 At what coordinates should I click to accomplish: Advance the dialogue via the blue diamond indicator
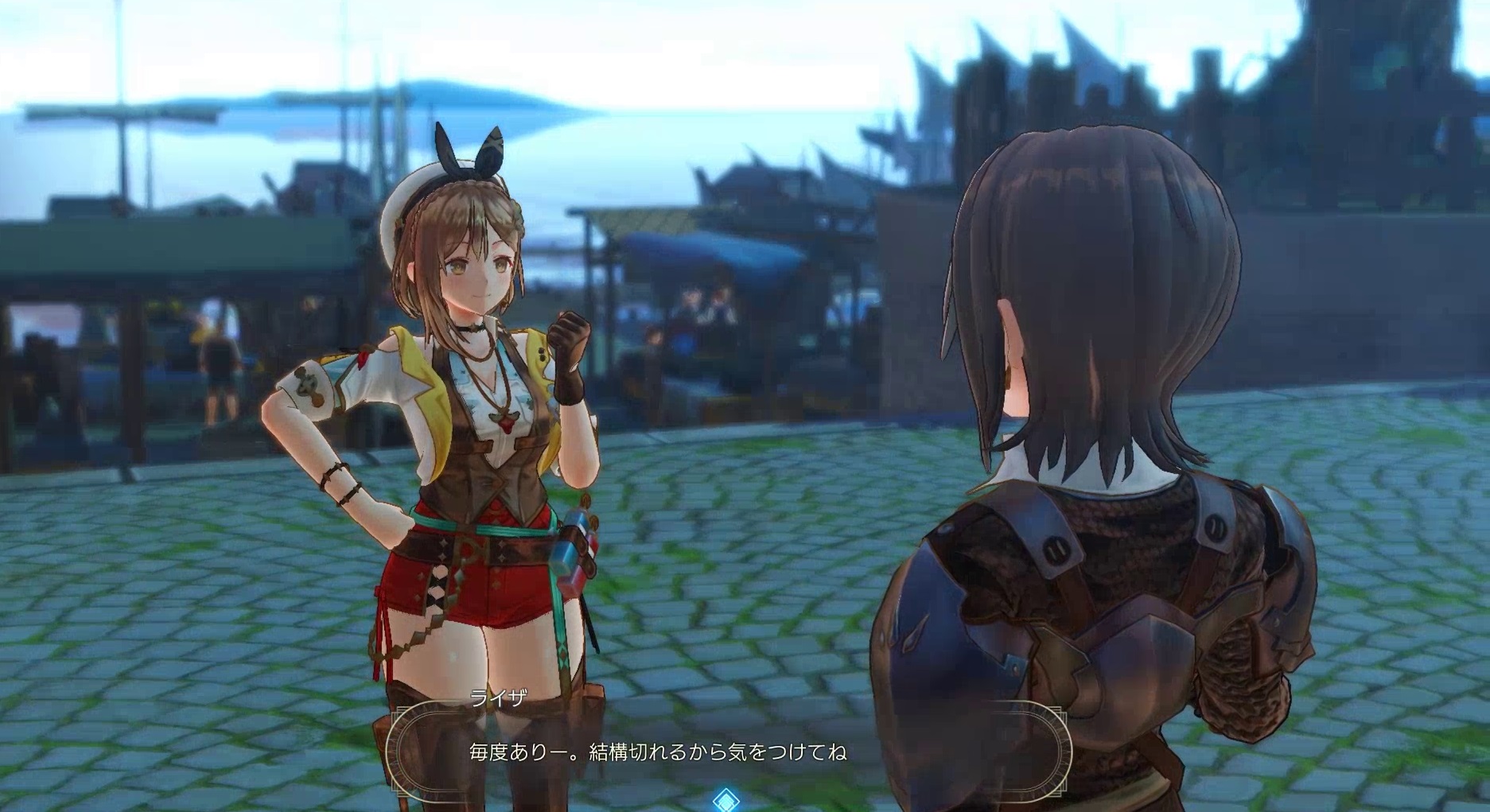click(x=726, y=799)
